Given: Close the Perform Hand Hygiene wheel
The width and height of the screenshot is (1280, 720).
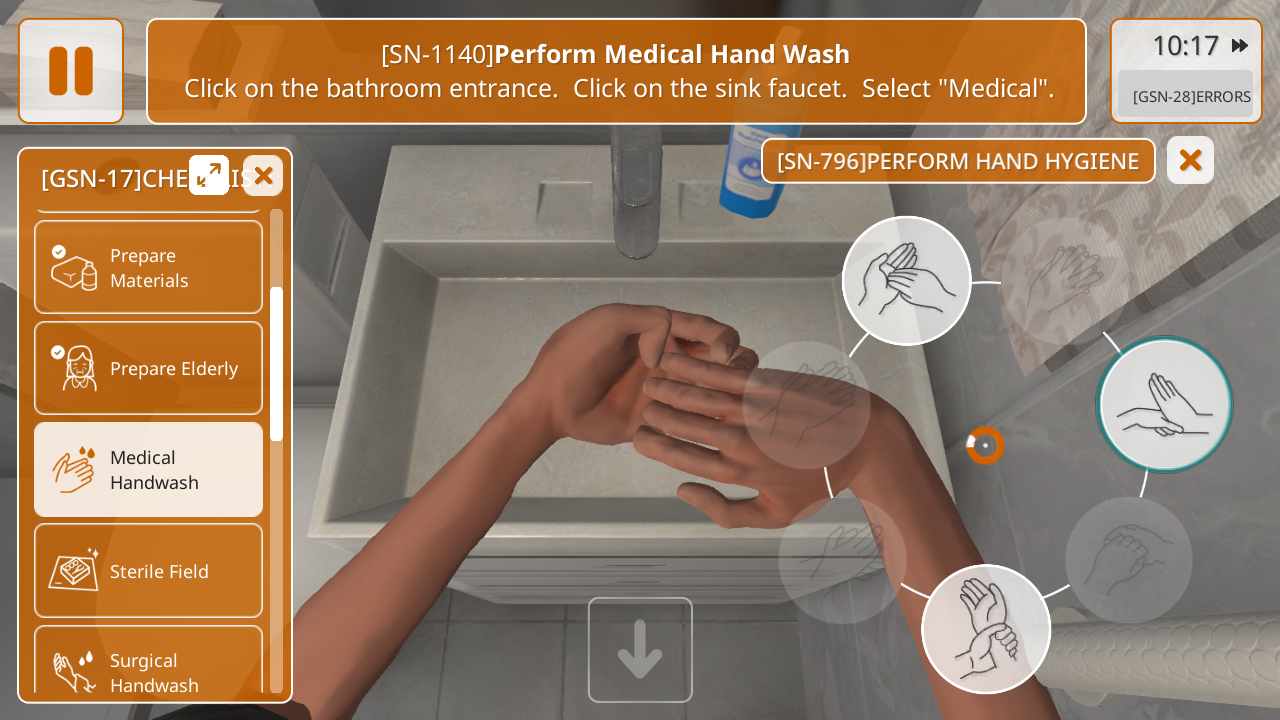Looking at the screenshot, I should click(x=1190, y=160).
